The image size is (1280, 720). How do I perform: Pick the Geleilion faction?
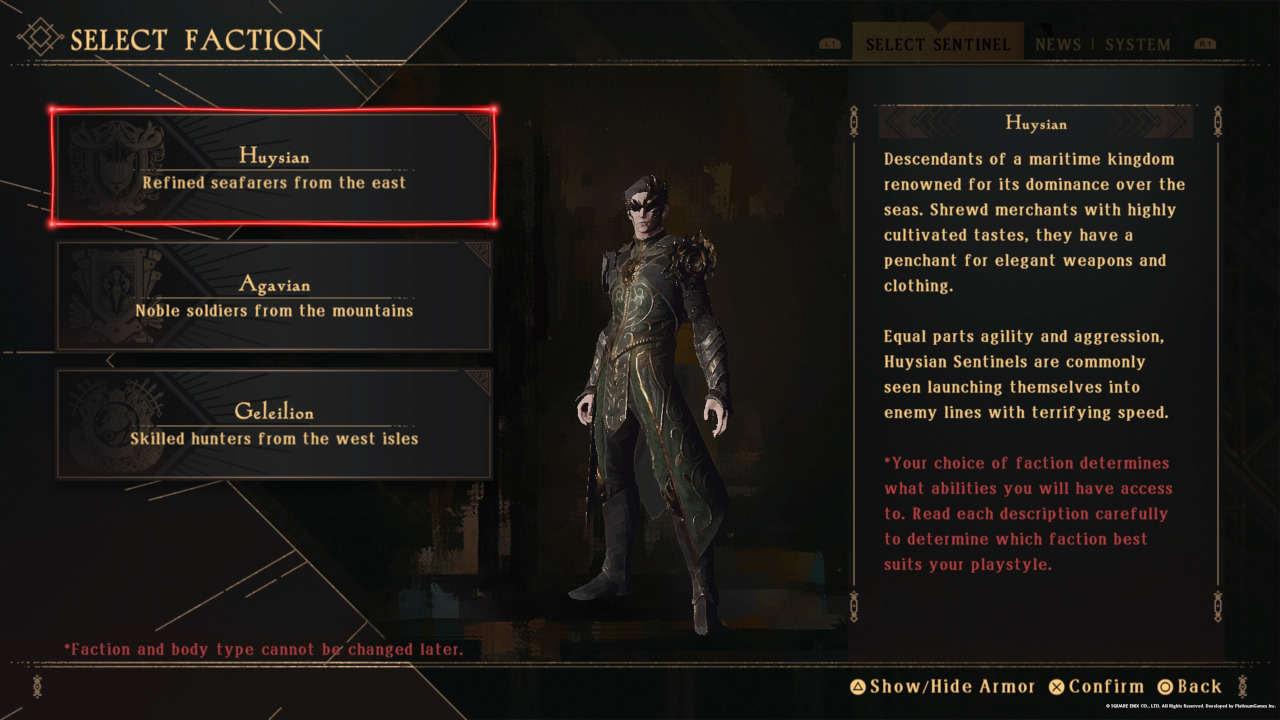point(273,424)
